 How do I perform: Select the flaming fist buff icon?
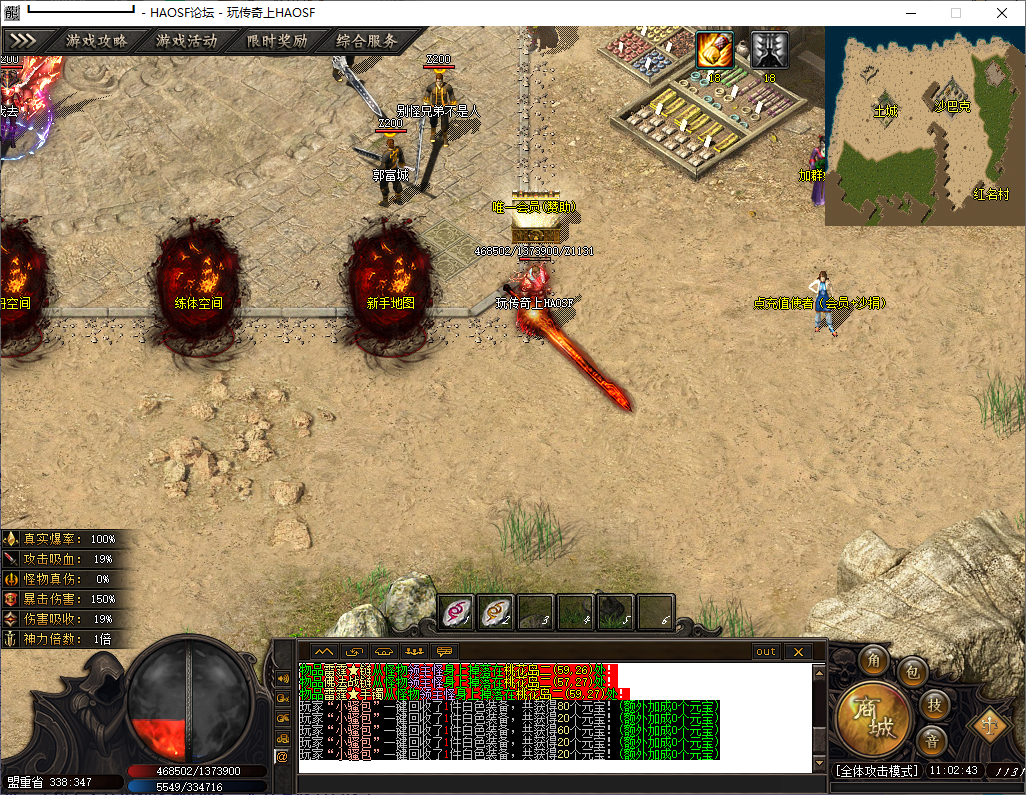[x=714, y=50]
